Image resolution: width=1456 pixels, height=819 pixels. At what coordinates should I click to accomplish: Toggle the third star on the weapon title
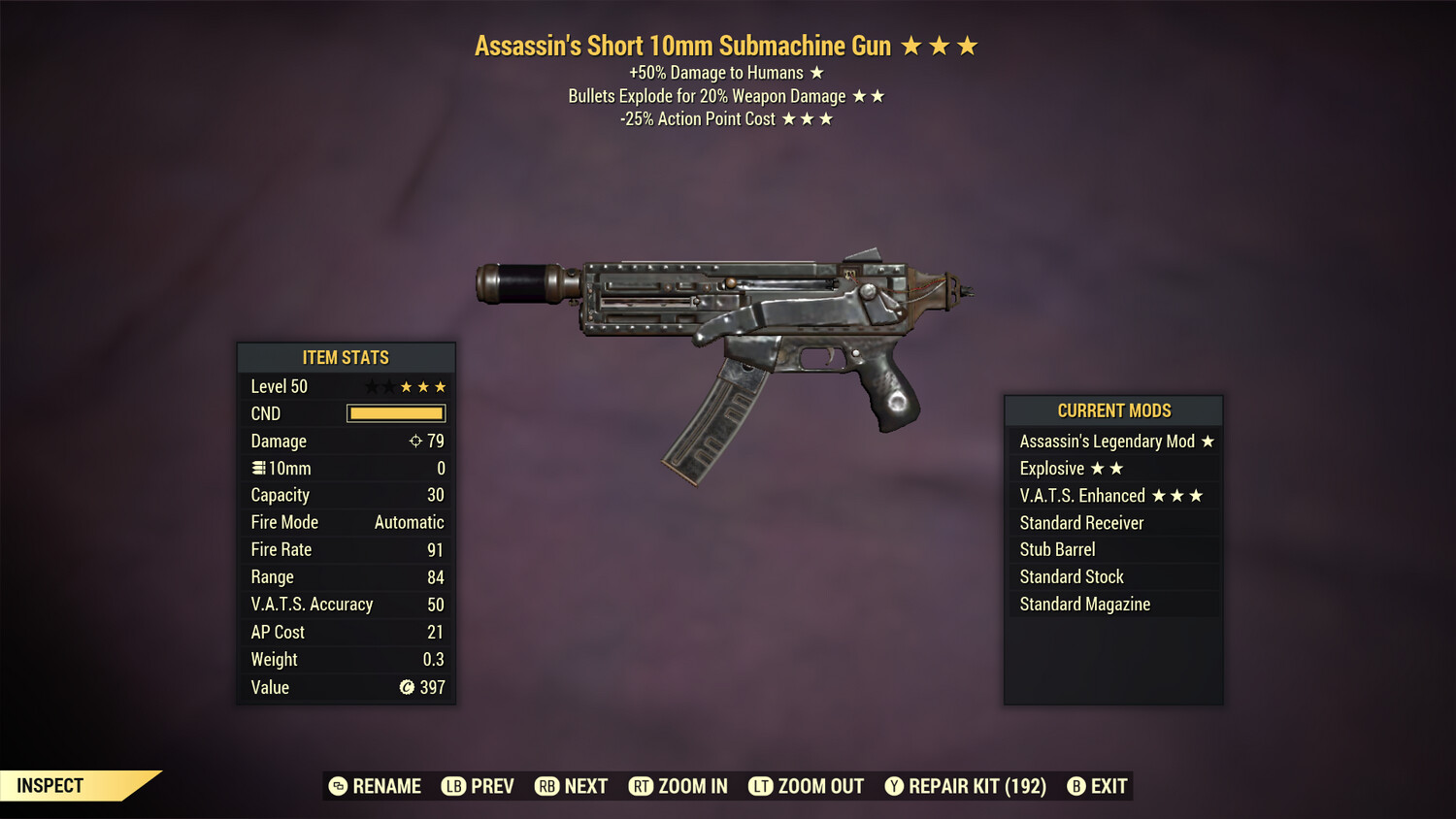click(967, 44)
